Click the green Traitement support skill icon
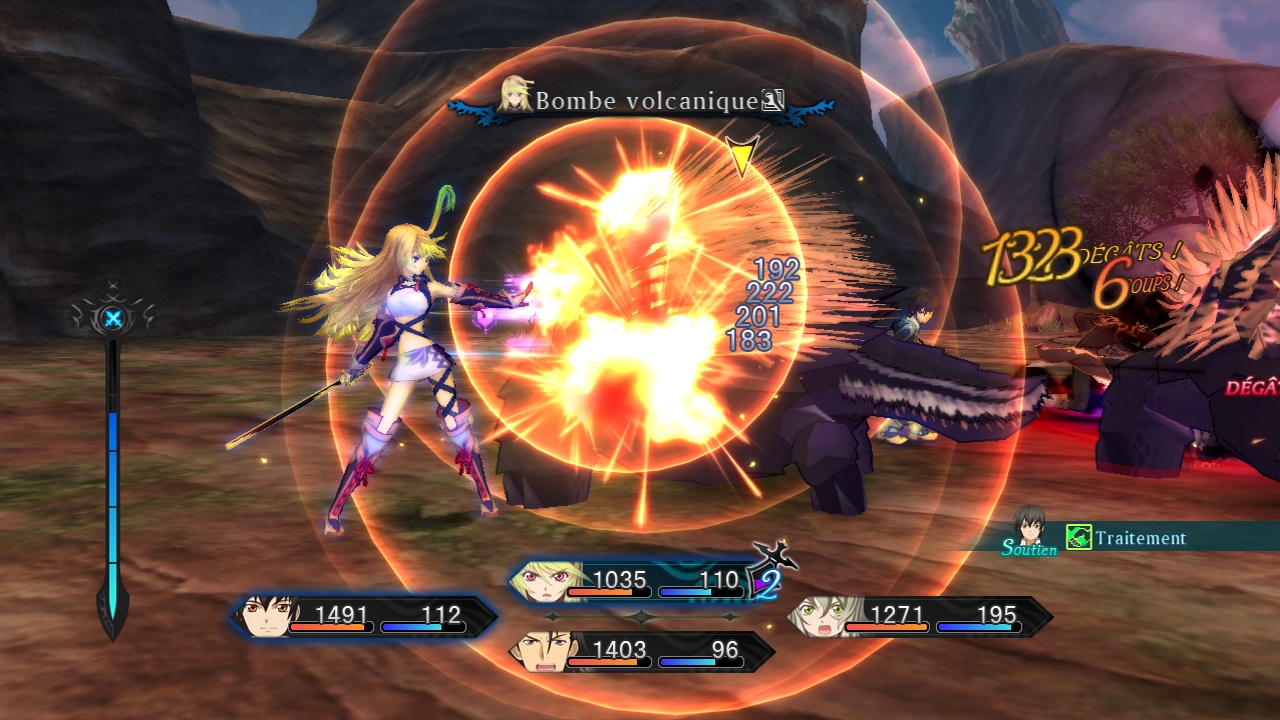1280x720 pixels. tap(1078, 538)
